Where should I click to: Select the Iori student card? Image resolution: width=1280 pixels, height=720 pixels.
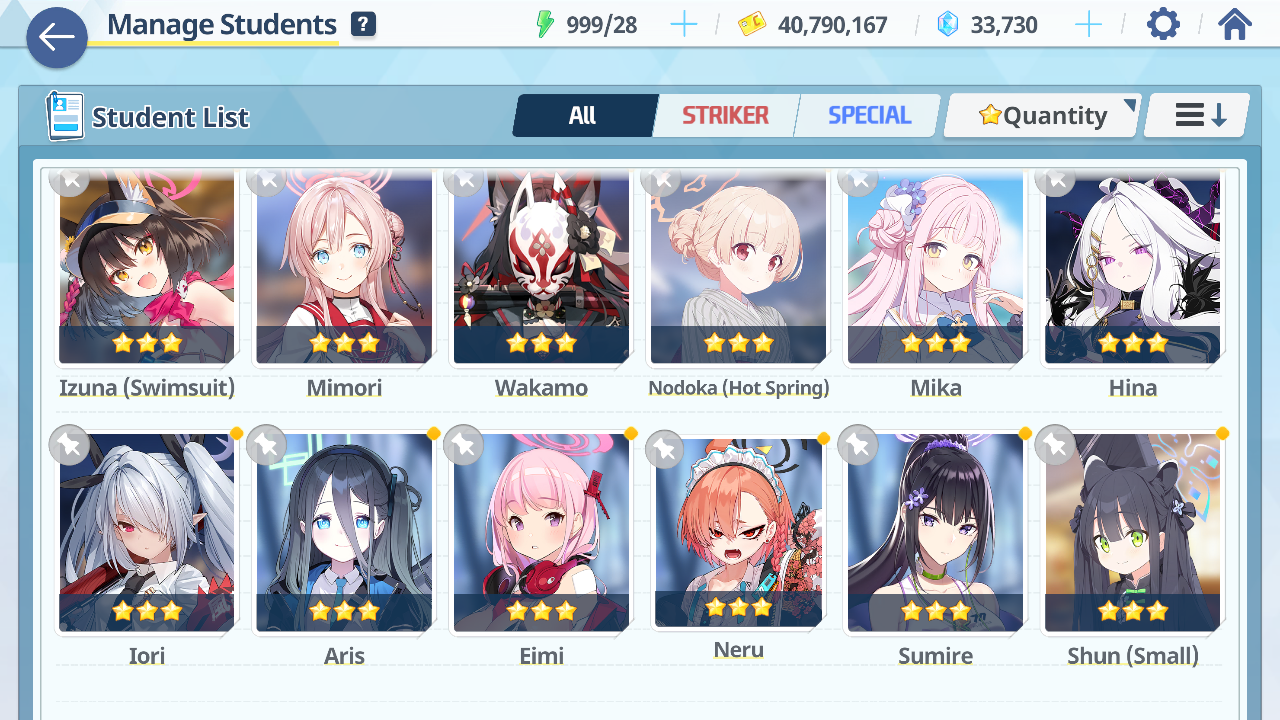pyautogui.click(x=146, y=532)
